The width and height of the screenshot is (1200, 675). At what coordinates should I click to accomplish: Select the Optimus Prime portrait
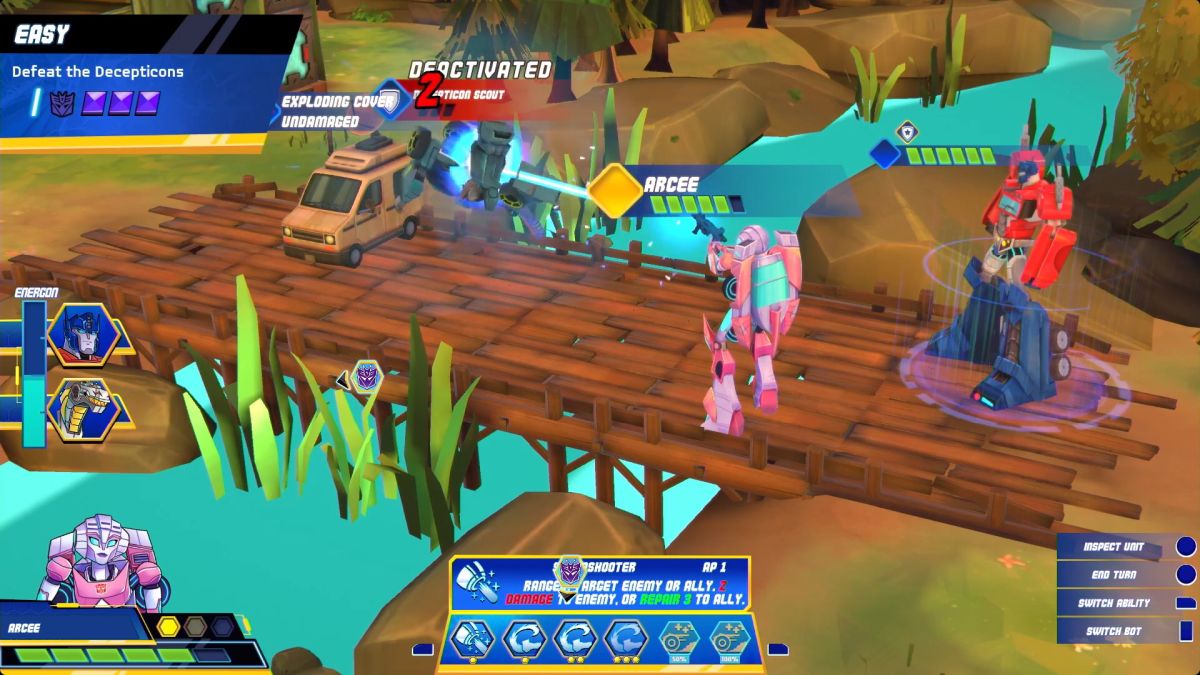83,335
